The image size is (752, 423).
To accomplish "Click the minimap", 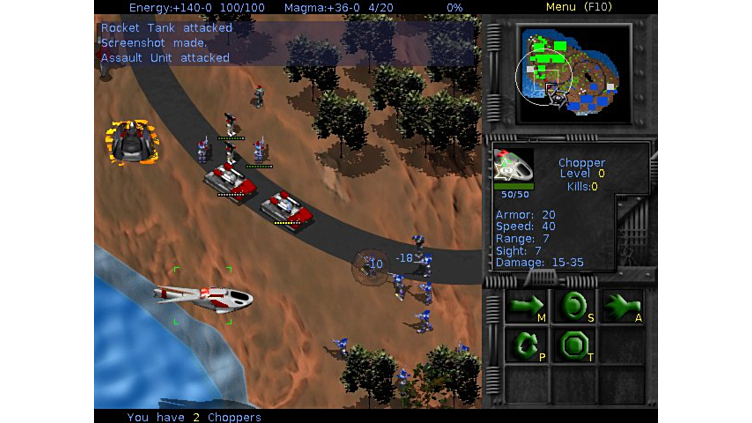I will coord(573,72).
